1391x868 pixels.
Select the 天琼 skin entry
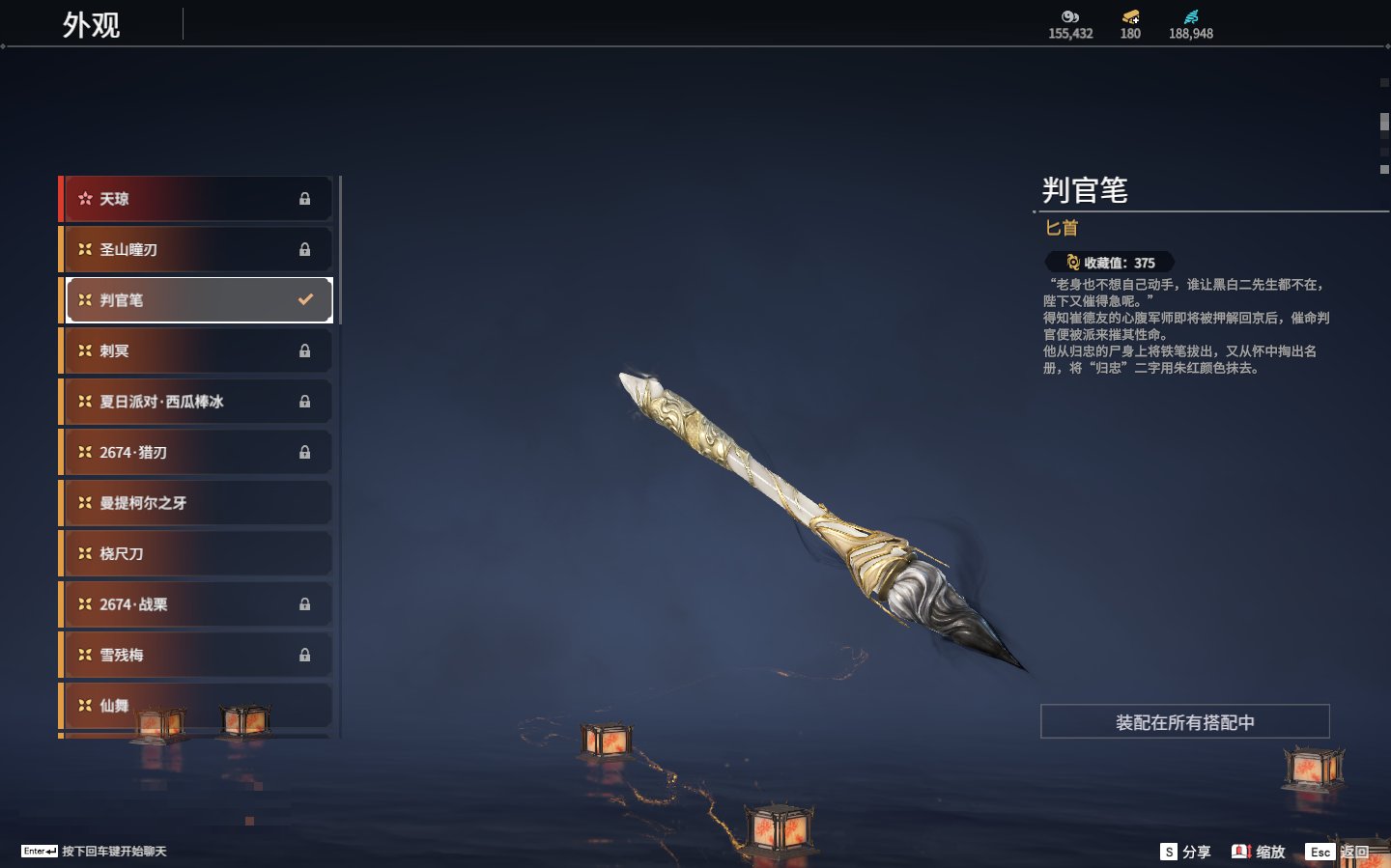point(197,199)
